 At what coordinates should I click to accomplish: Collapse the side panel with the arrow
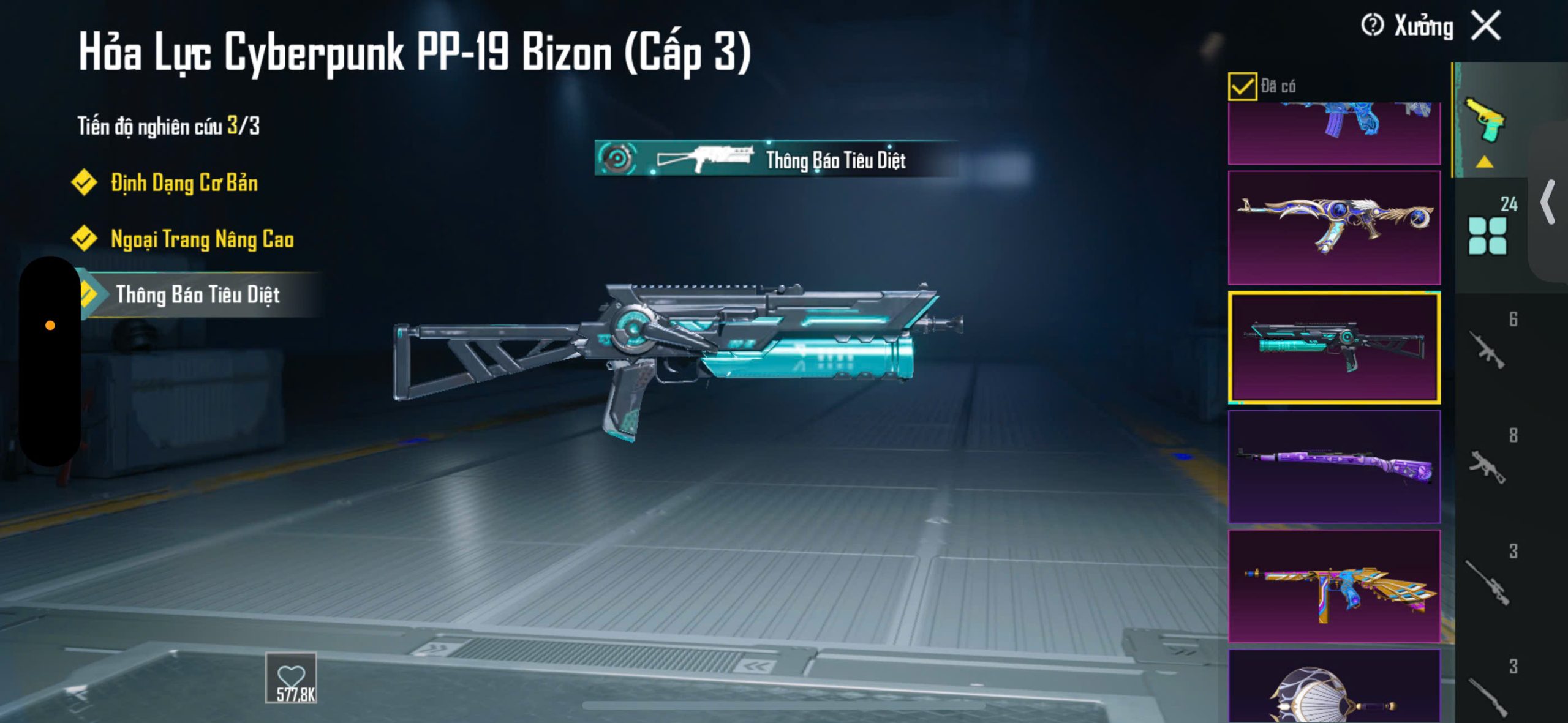coord(1548,202)
